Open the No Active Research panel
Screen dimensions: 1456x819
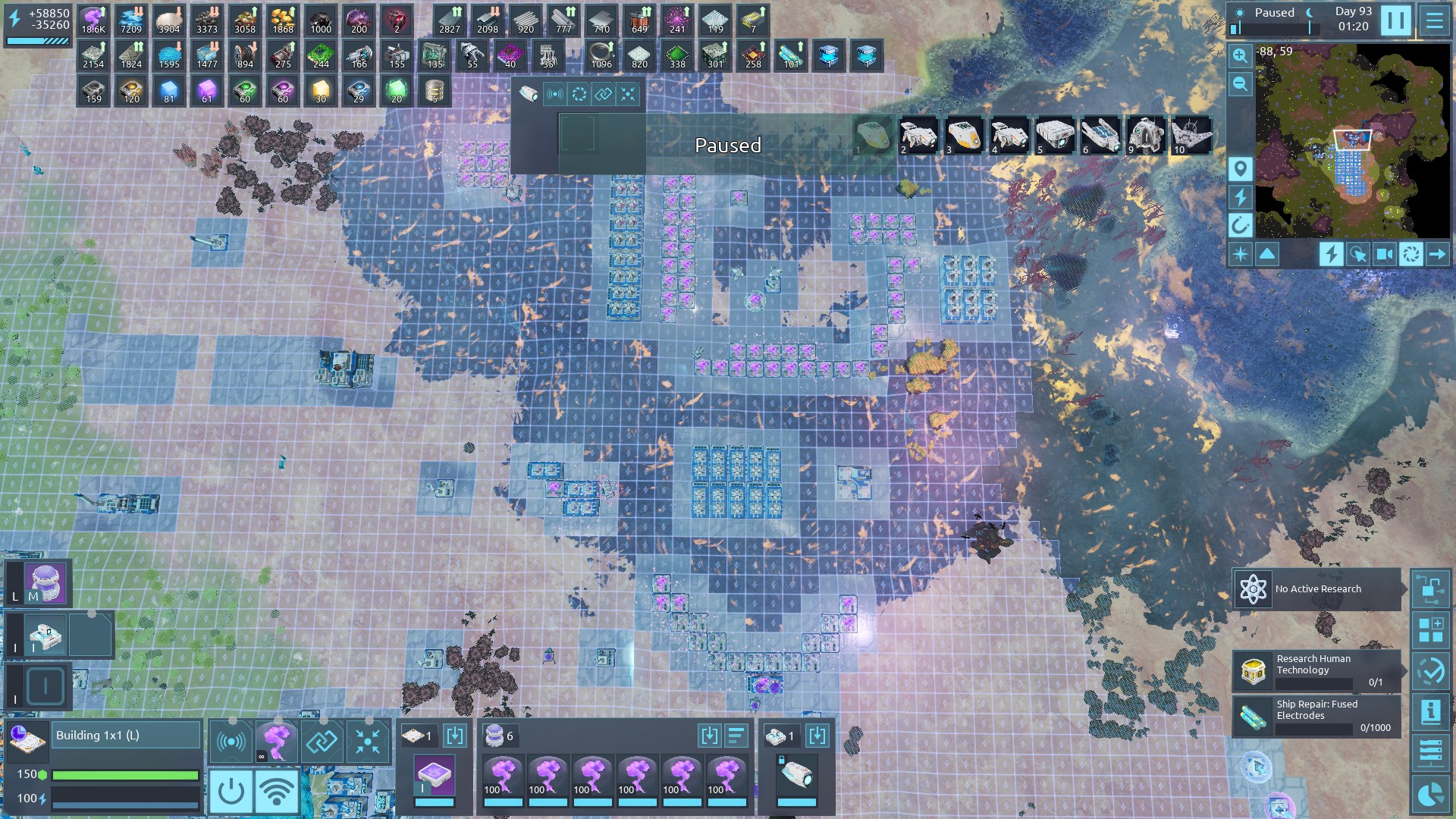(1316, 589)
